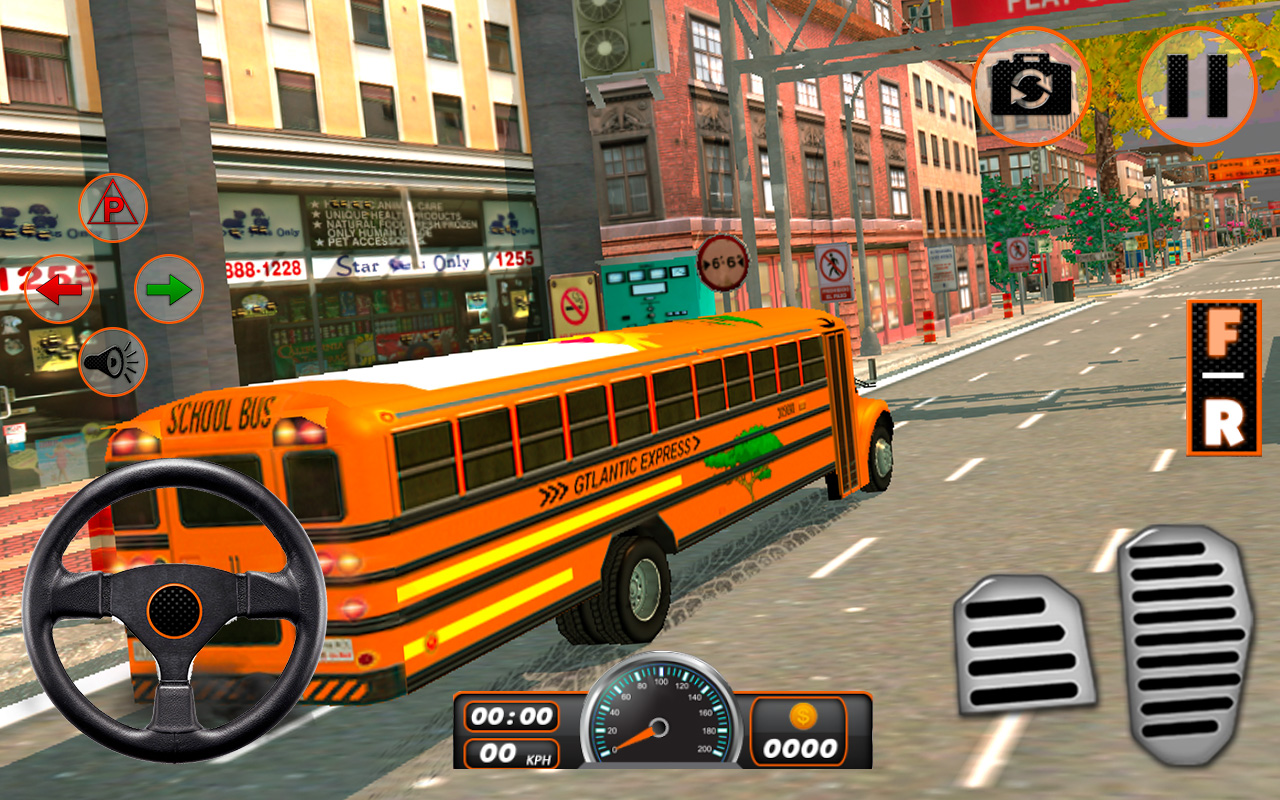Toggle the horn button off

point(113,362)
